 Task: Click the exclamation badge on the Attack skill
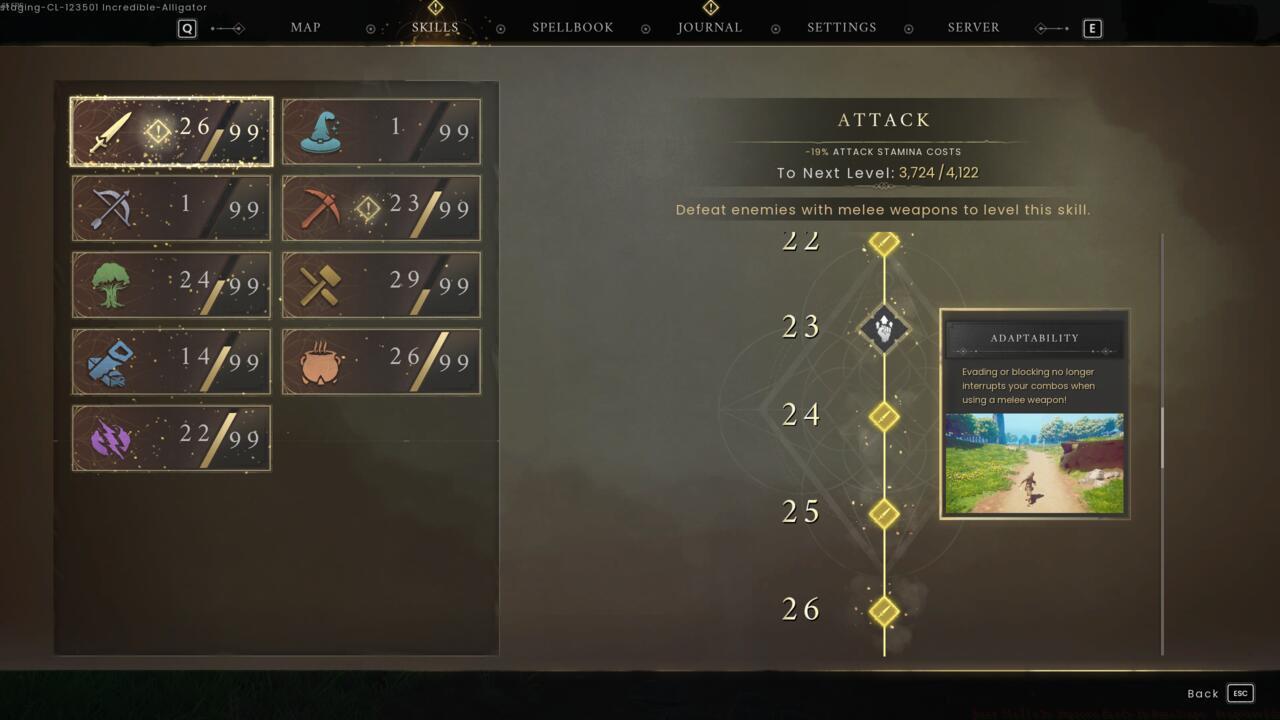point(158,129)
